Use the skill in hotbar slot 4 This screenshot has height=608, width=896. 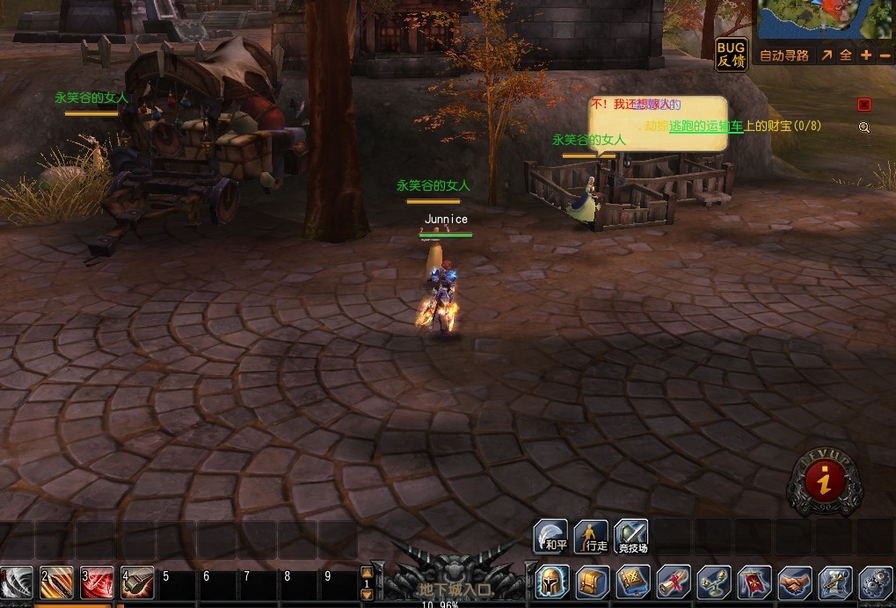tap(137, 582)
